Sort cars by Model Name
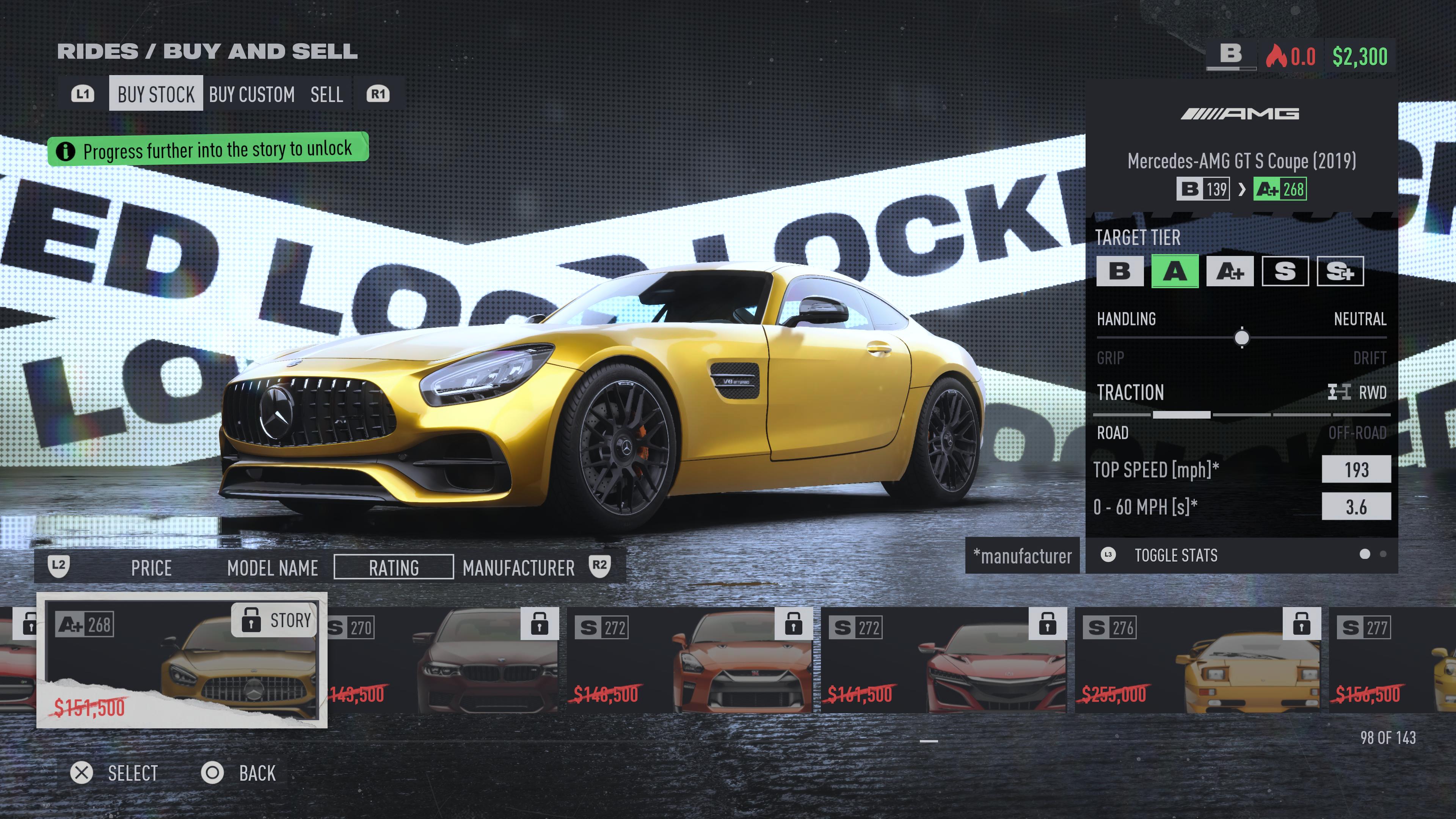This screenshot has height=819, width=1456. (273, 568)
